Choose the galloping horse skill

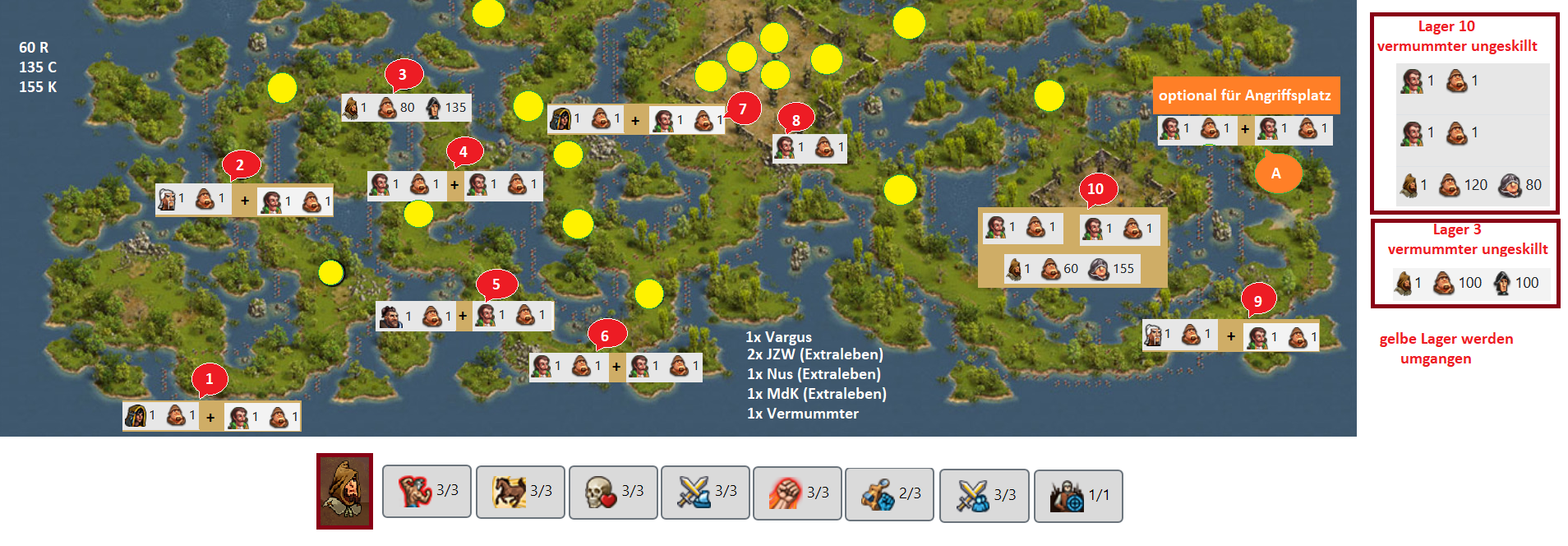[x=520, y=492]
